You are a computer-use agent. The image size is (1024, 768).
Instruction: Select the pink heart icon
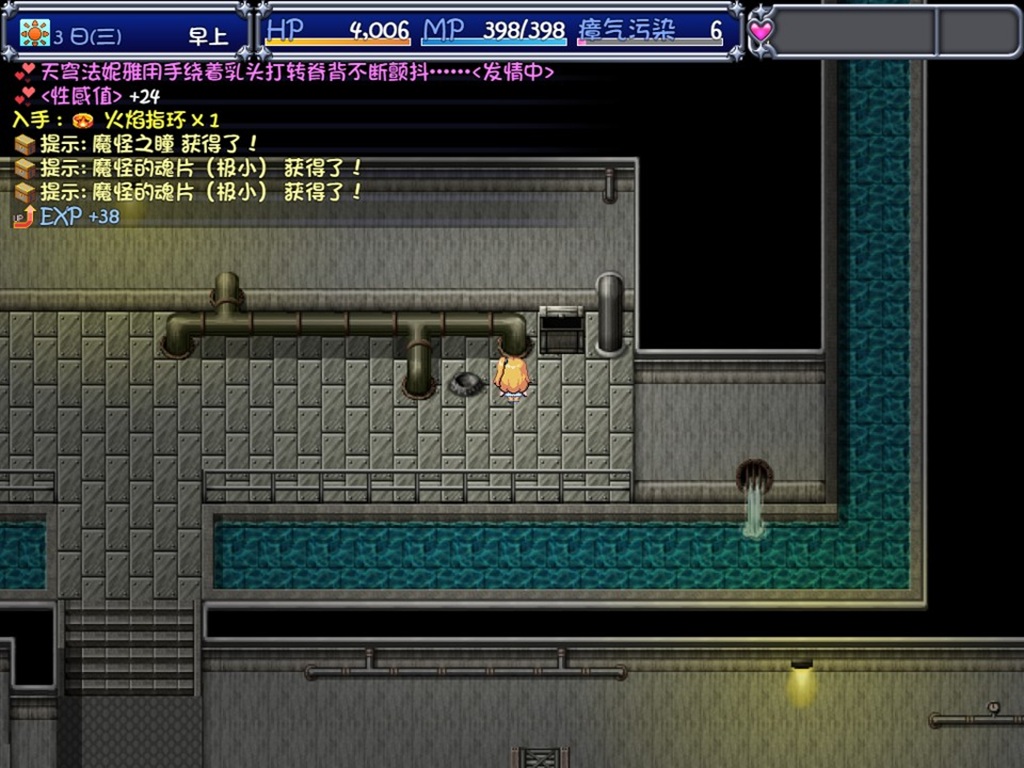762,31
